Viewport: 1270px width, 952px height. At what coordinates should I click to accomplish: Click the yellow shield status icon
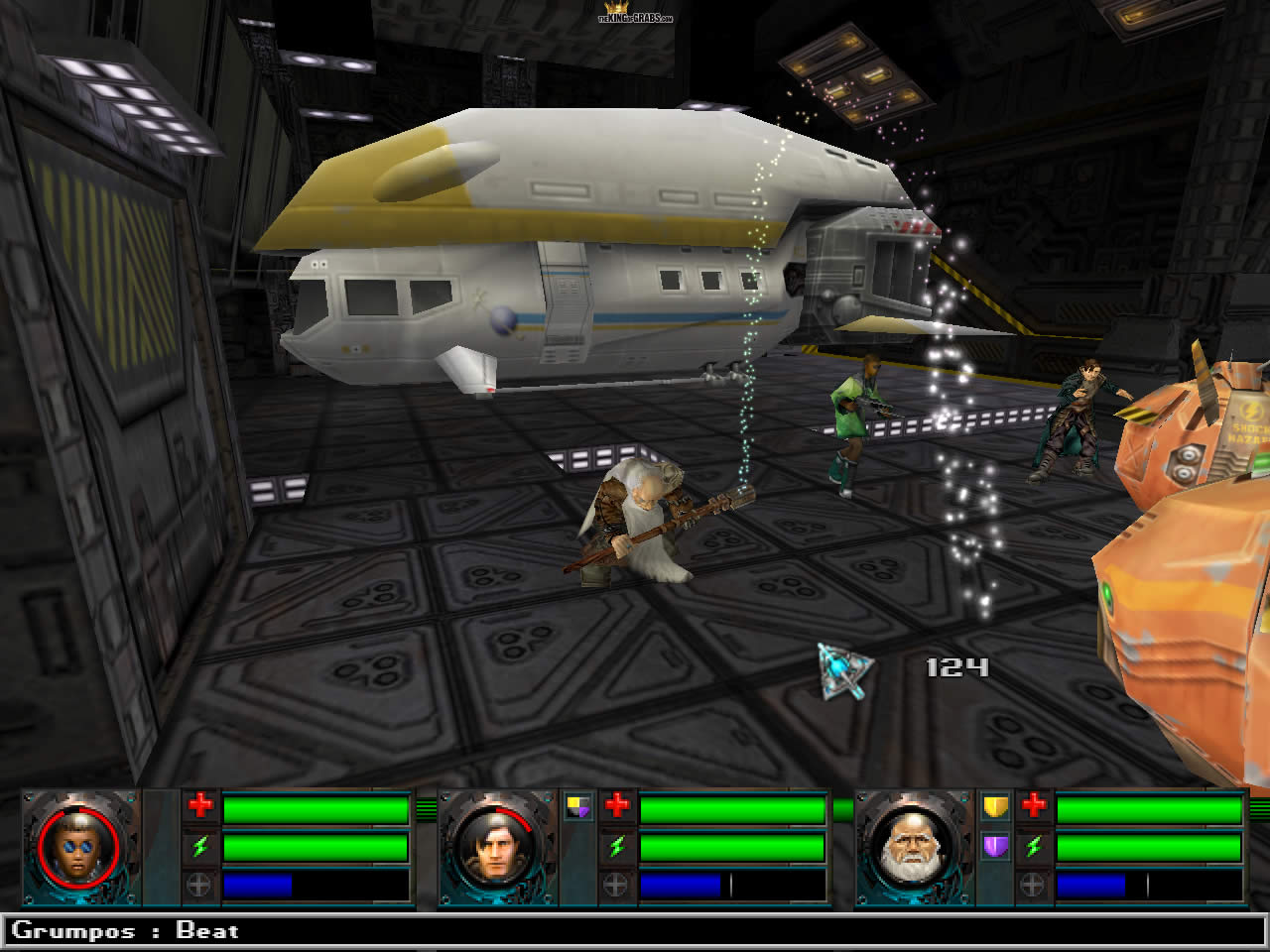click(x=995, y=806)
